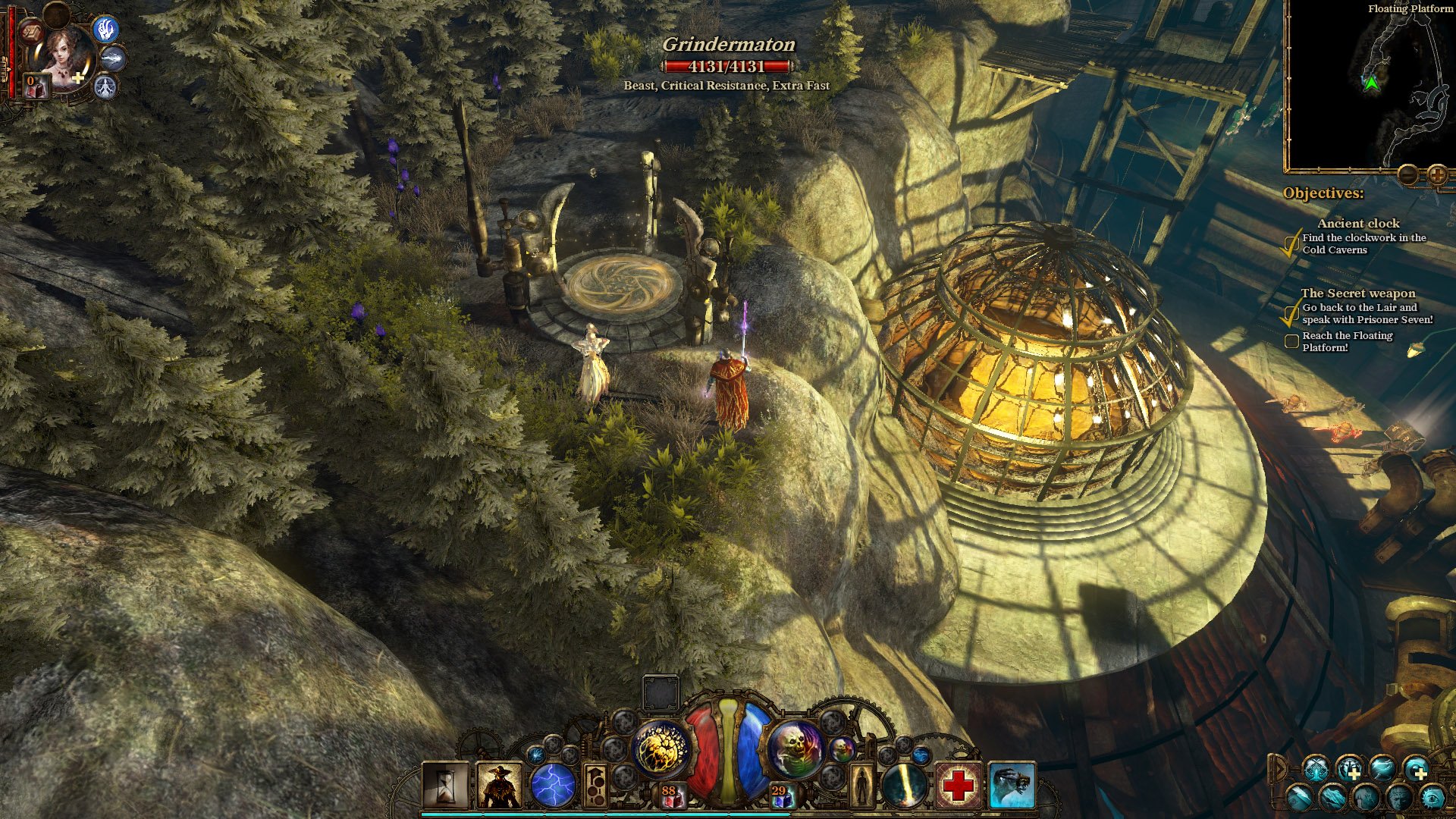Activate the red cross healing skill
Image resolution: width=1456 pixels, height=819 pixels.
point(958,786)
